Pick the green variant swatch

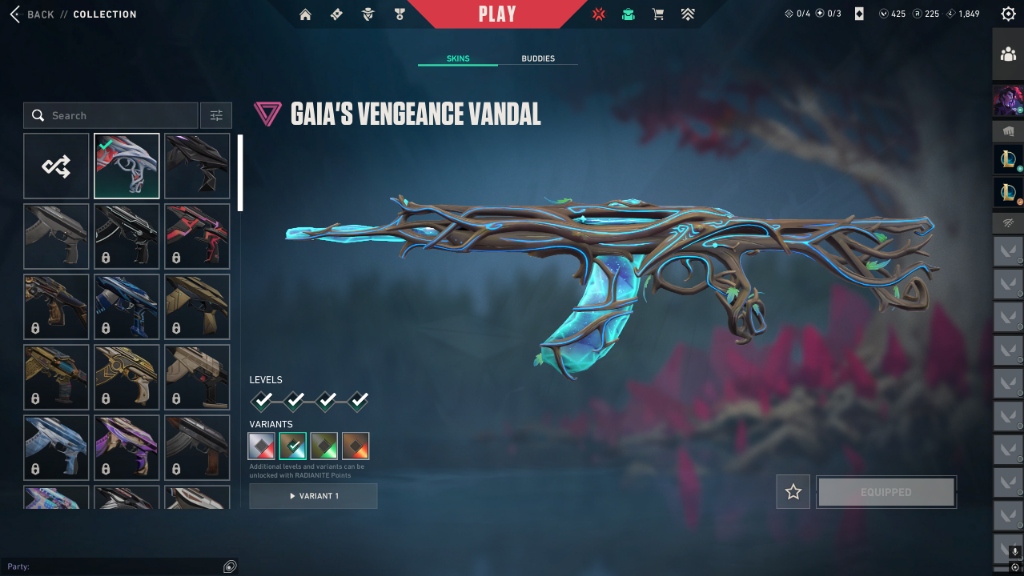[324, 446]
